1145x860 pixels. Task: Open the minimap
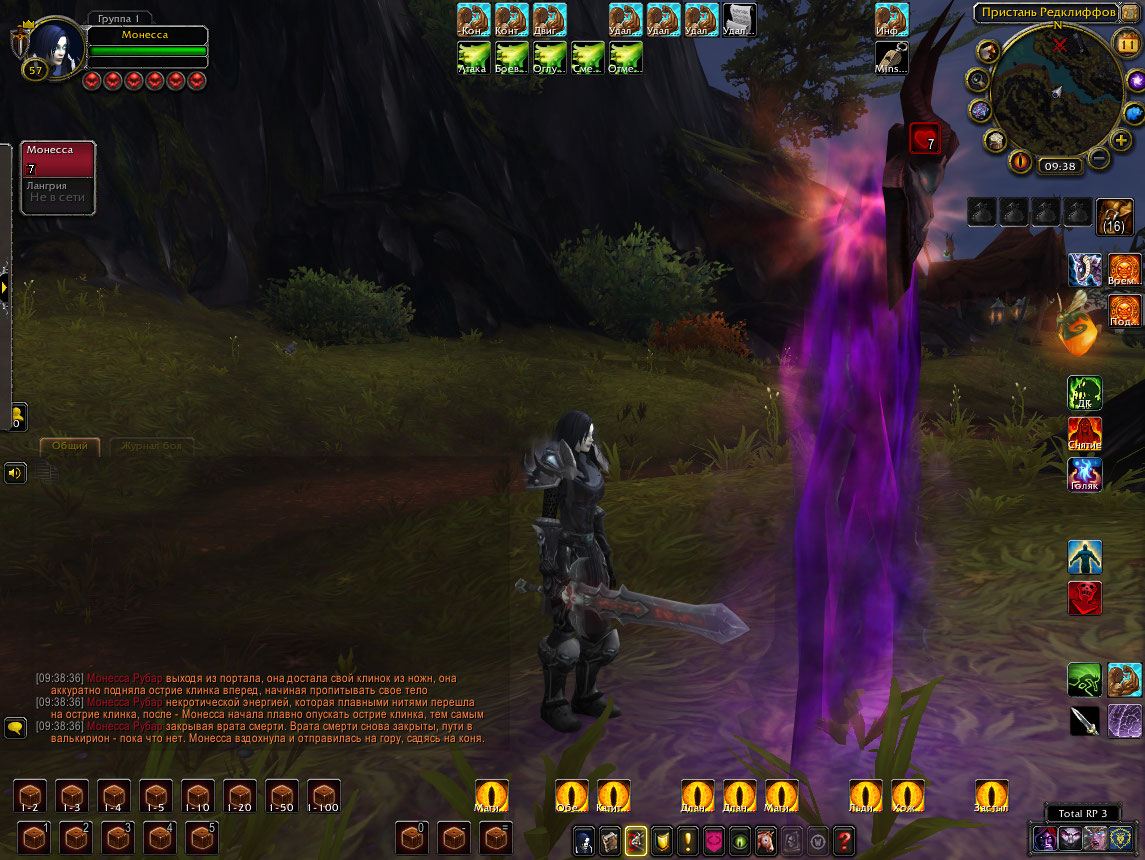(x=1057, y=92)
